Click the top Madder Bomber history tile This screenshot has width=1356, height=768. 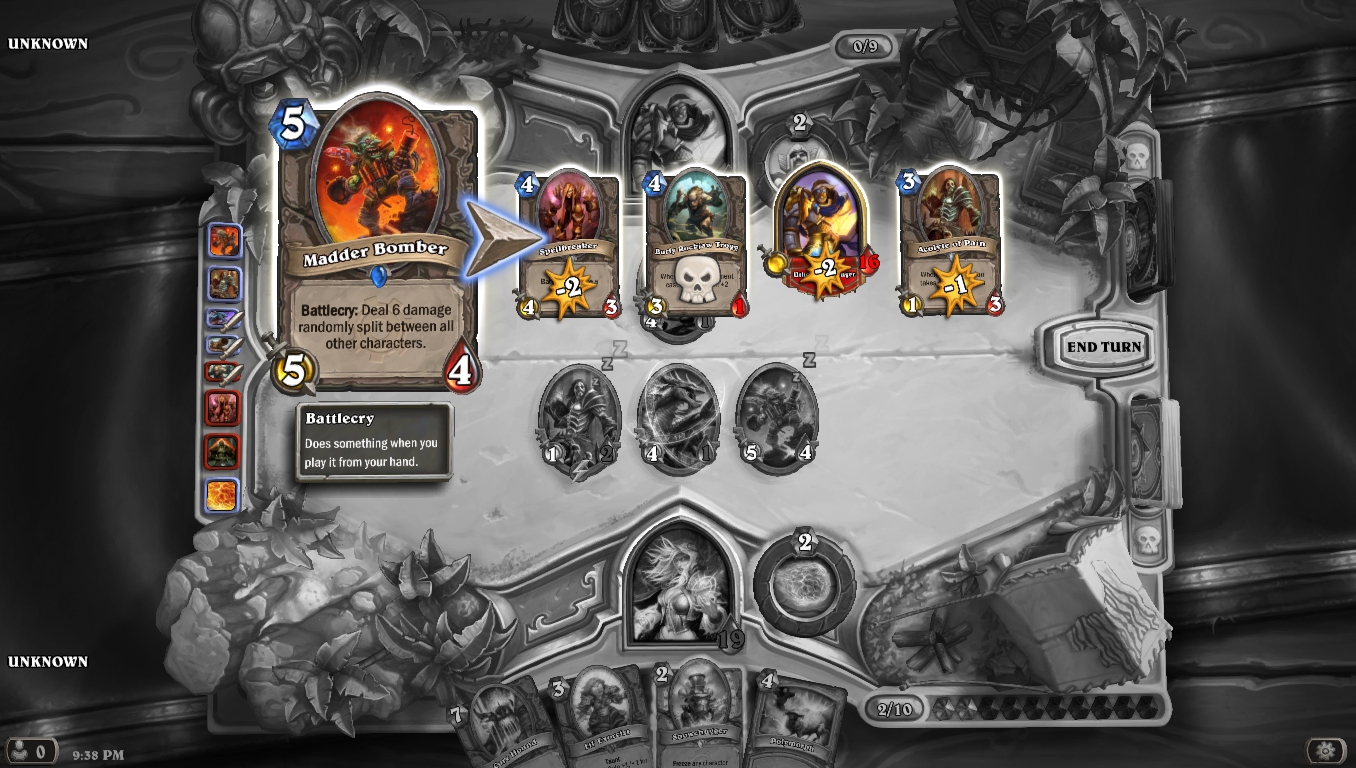click(223, 241)
